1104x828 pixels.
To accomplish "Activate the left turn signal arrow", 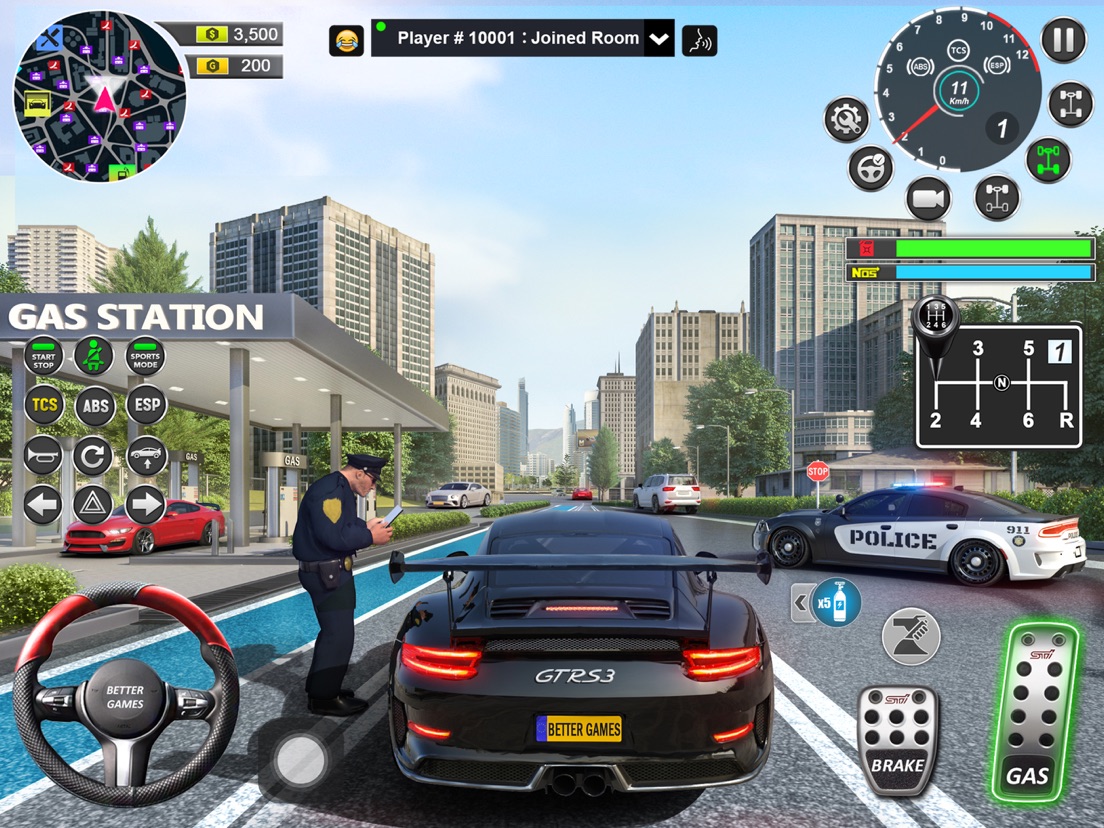I will click(x=43, y=505).
